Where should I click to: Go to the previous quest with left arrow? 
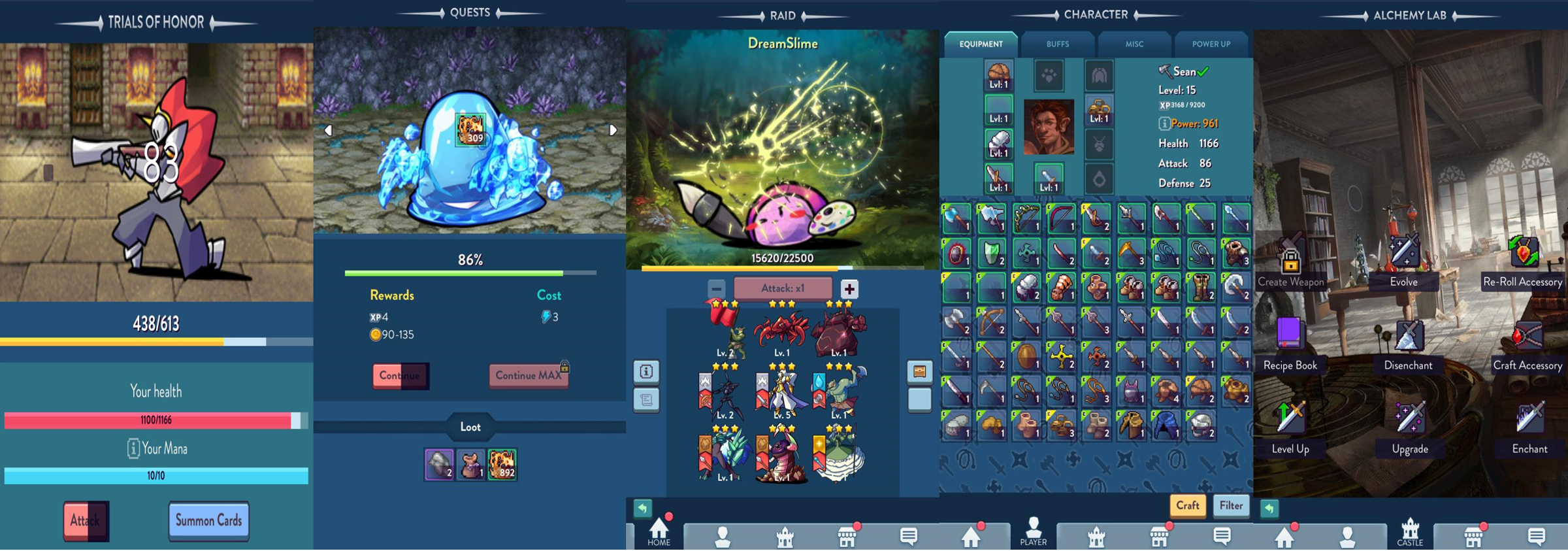coord(328,130)
